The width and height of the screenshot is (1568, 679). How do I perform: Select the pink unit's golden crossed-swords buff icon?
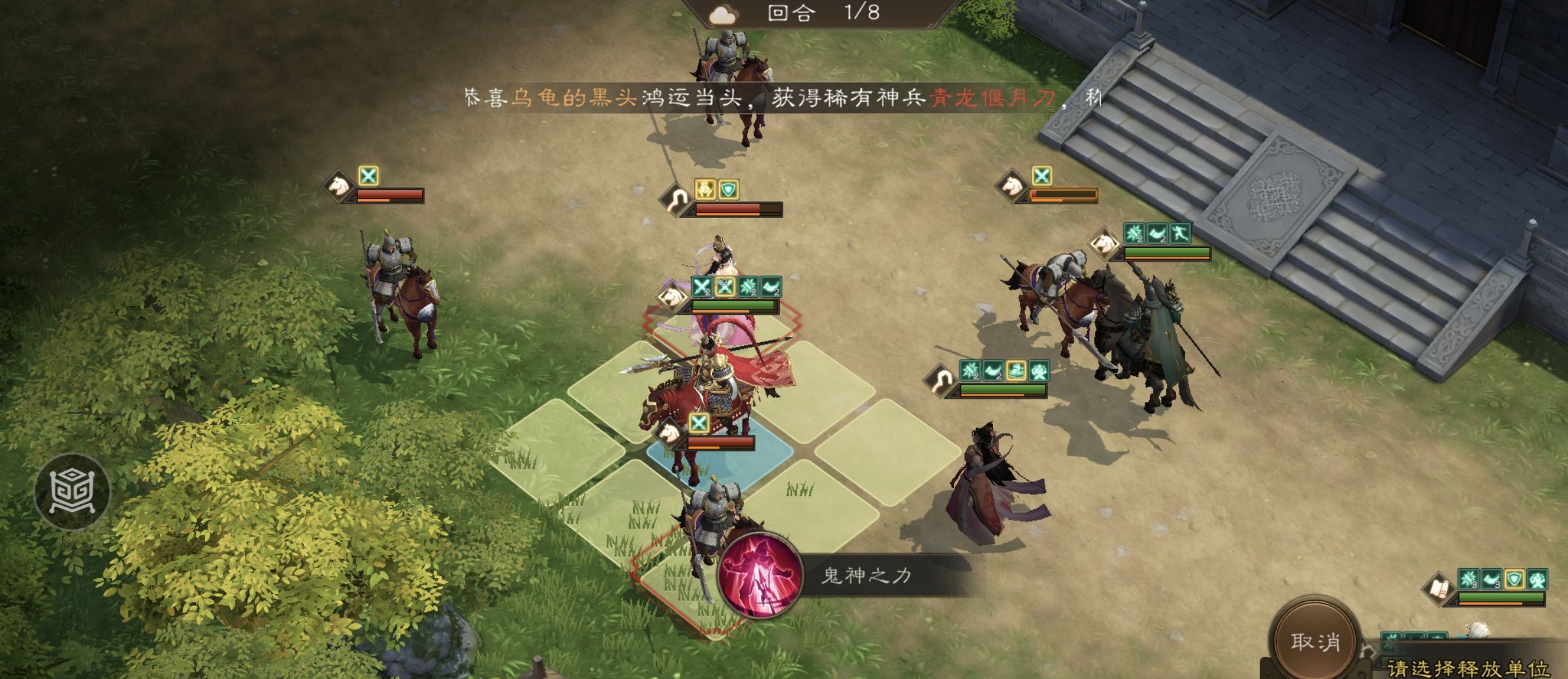pos(725,287)
